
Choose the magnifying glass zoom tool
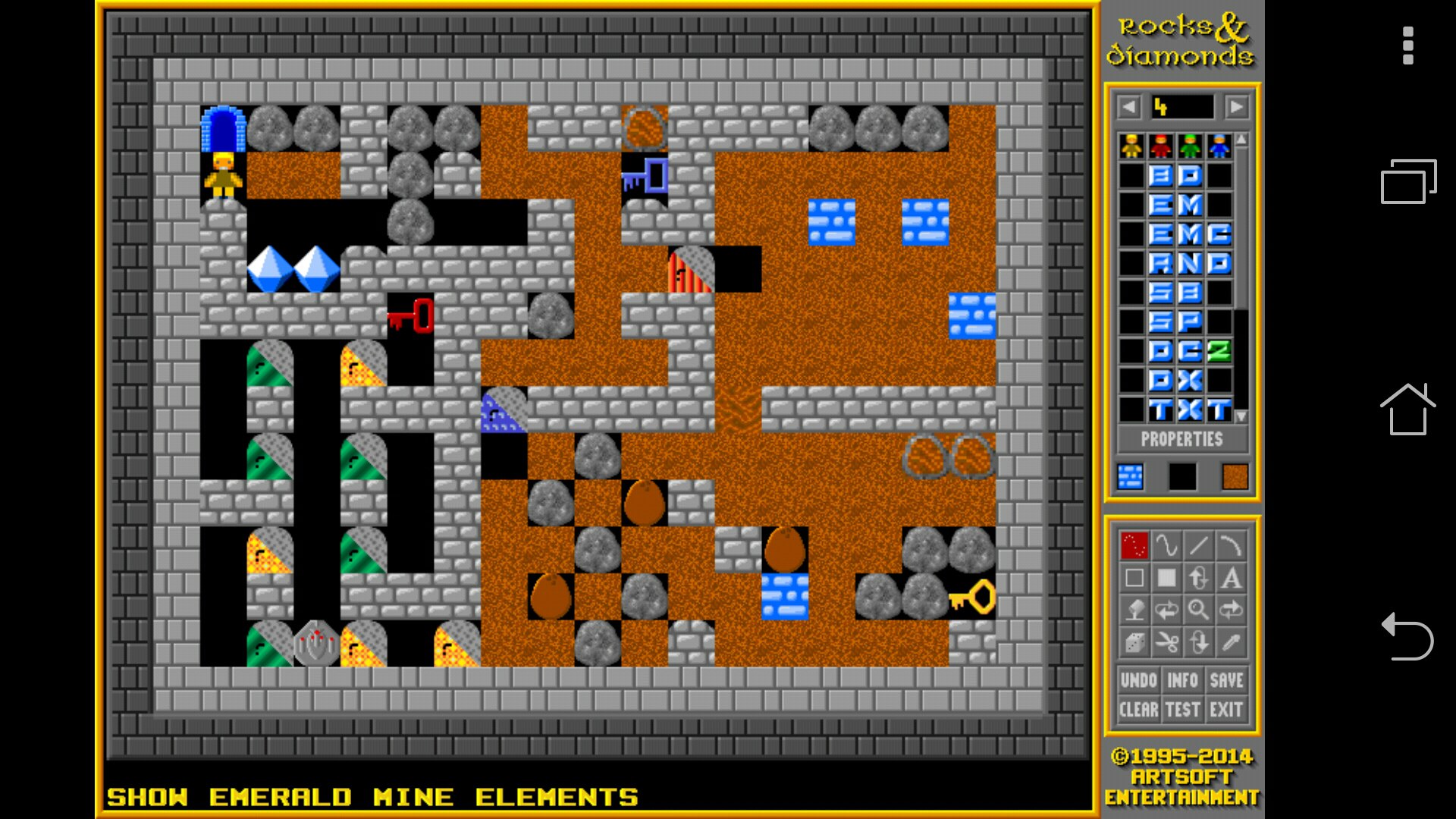(1198, 610)
